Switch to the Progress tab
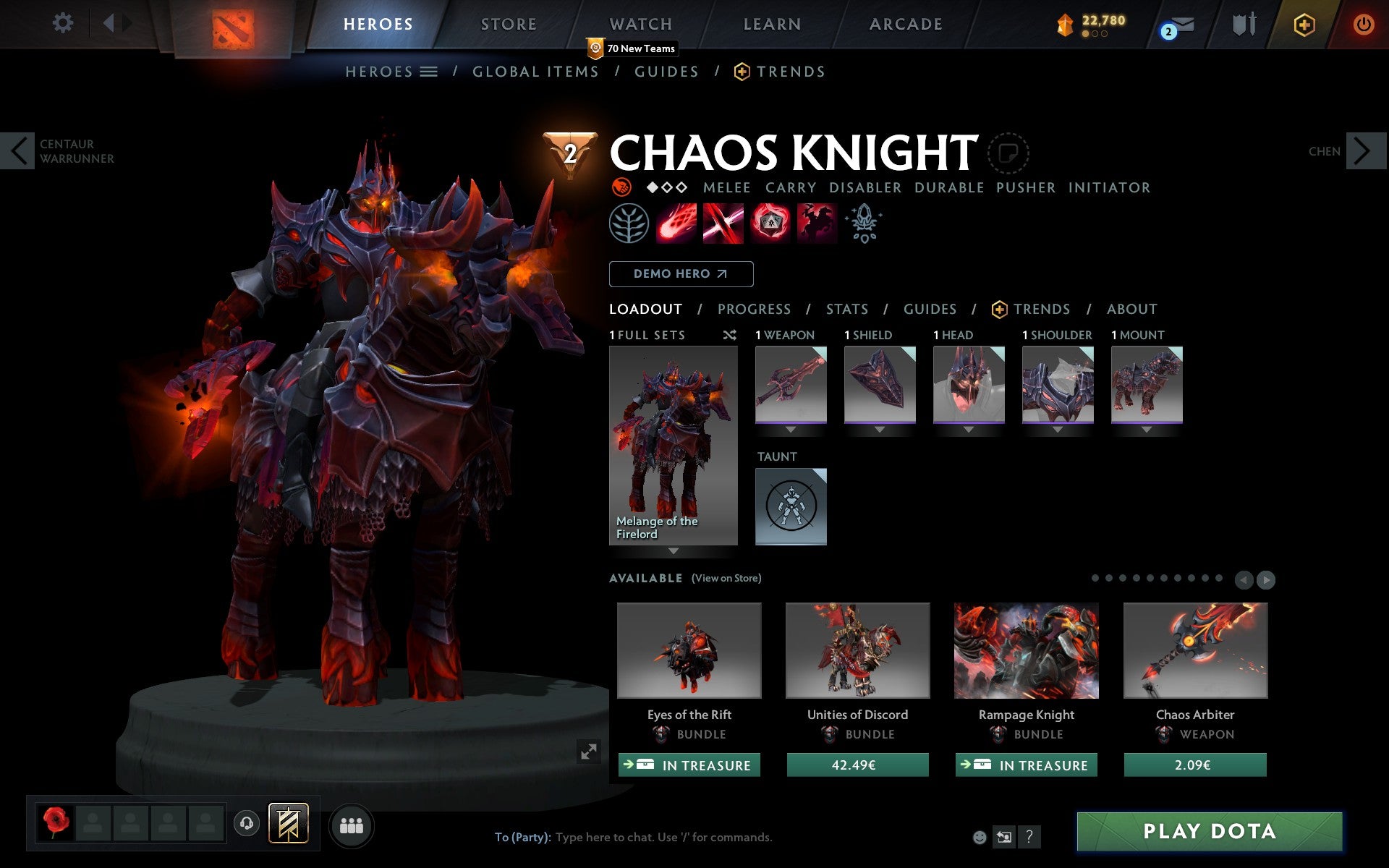The width and height of the screenshot is (1389, 868). [x=754, y=309]
